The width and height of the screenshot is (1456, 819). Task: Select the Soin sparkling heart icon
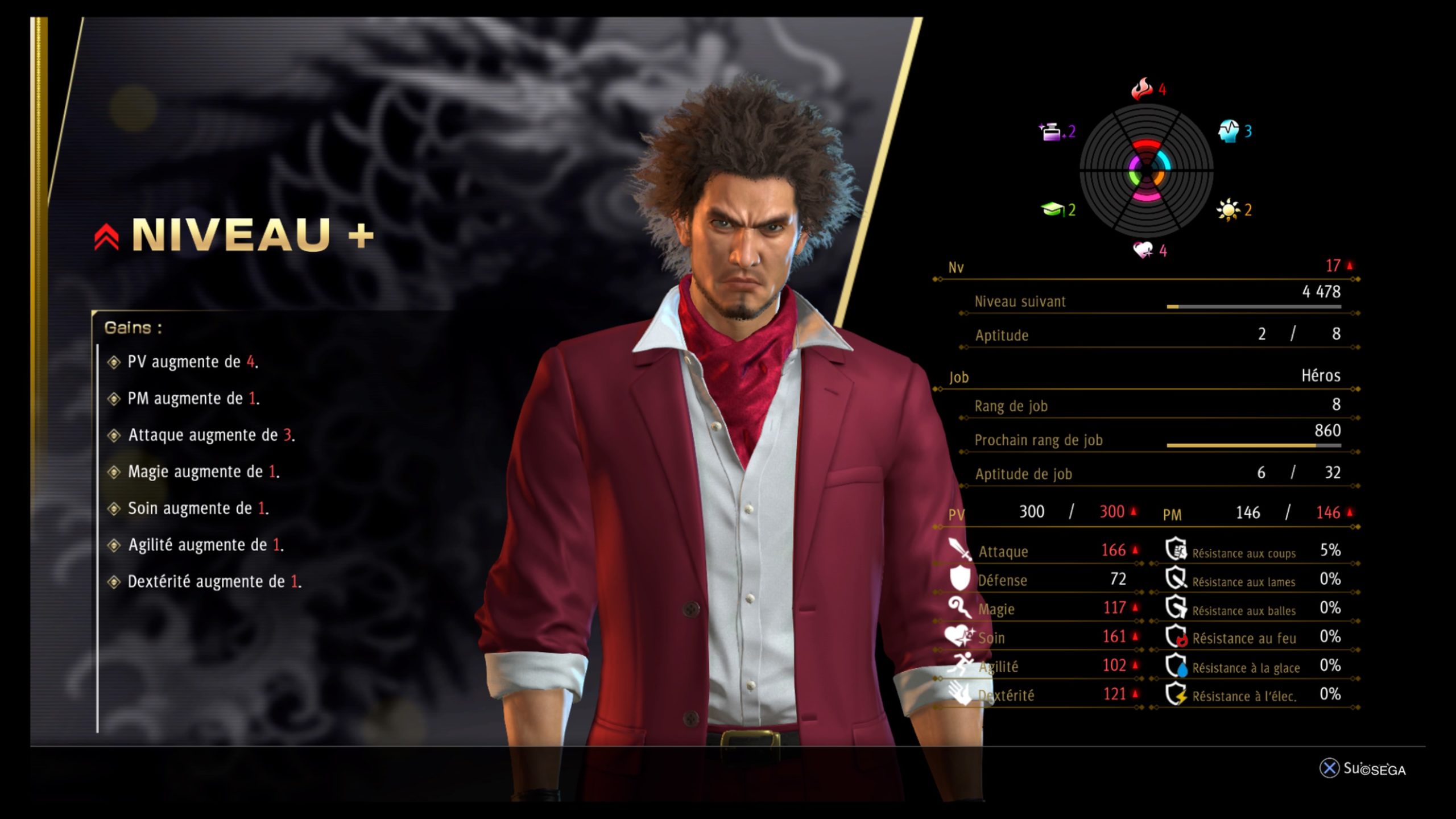coord(959,636)
